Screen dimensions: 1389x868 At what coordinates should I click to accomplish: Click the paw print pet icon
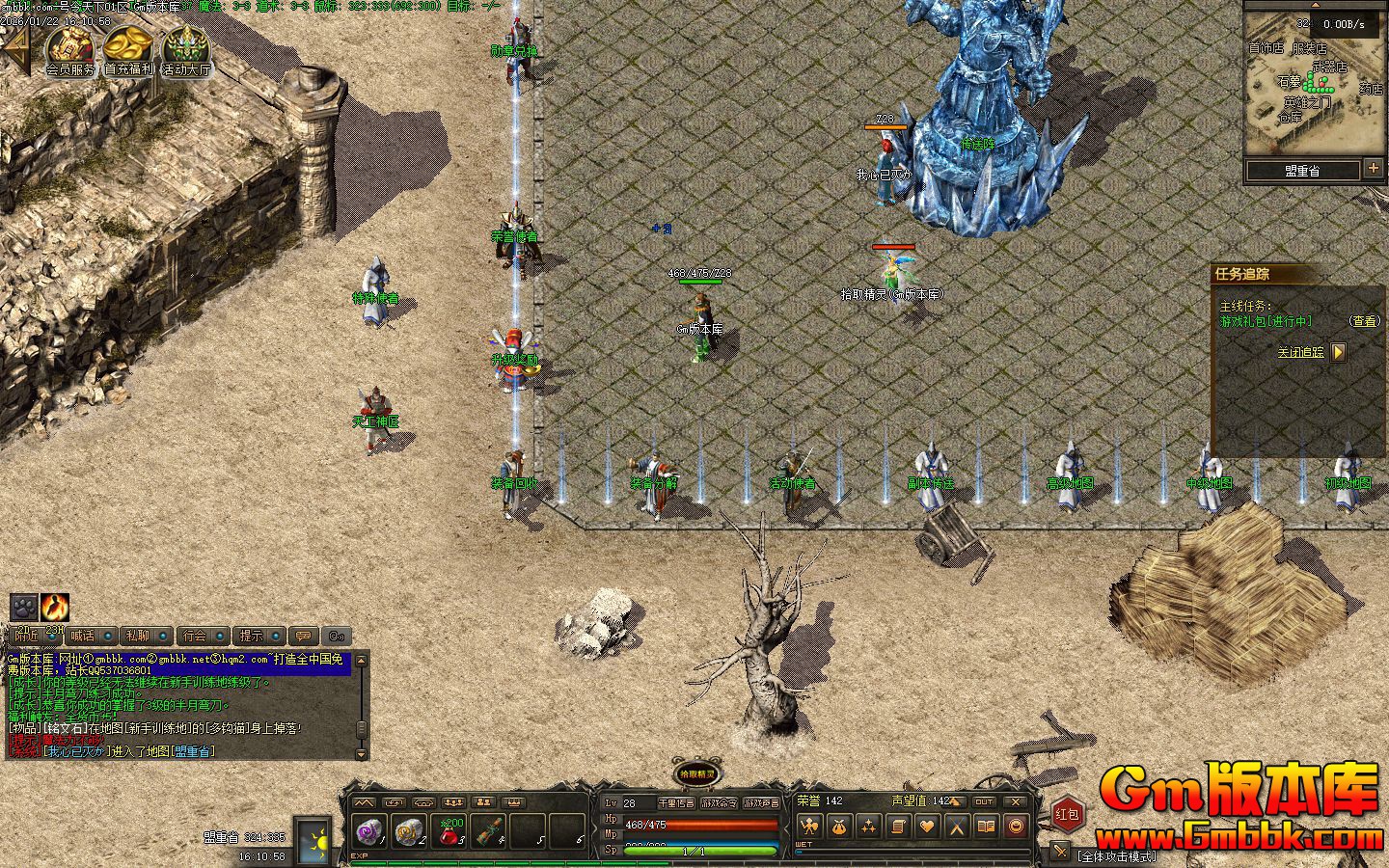coord(23,607)
